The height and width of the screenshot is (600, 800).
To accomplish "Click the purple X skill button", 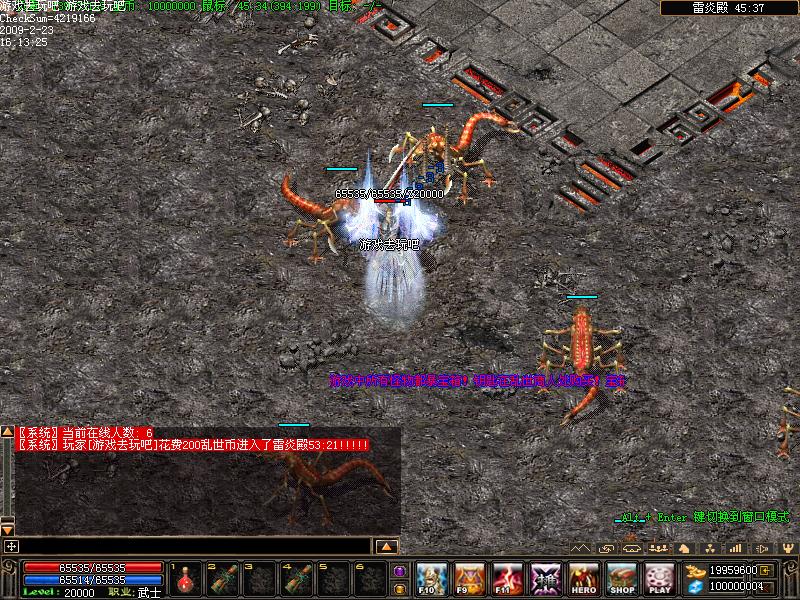I will click(545, 578).
